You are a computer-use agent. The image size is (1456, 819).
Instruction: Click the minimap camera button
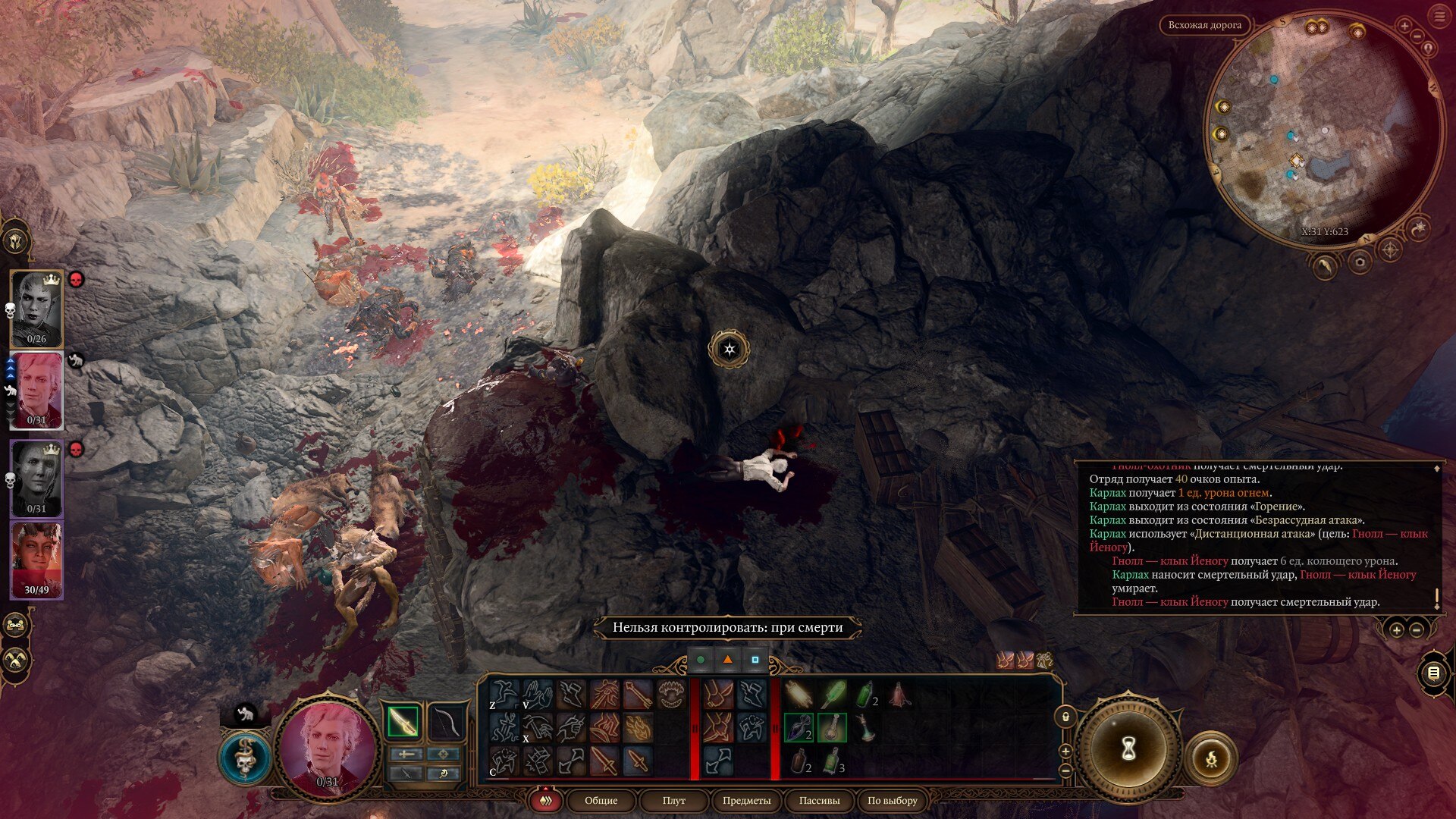pyautogui.click(x=1360, y=262)
